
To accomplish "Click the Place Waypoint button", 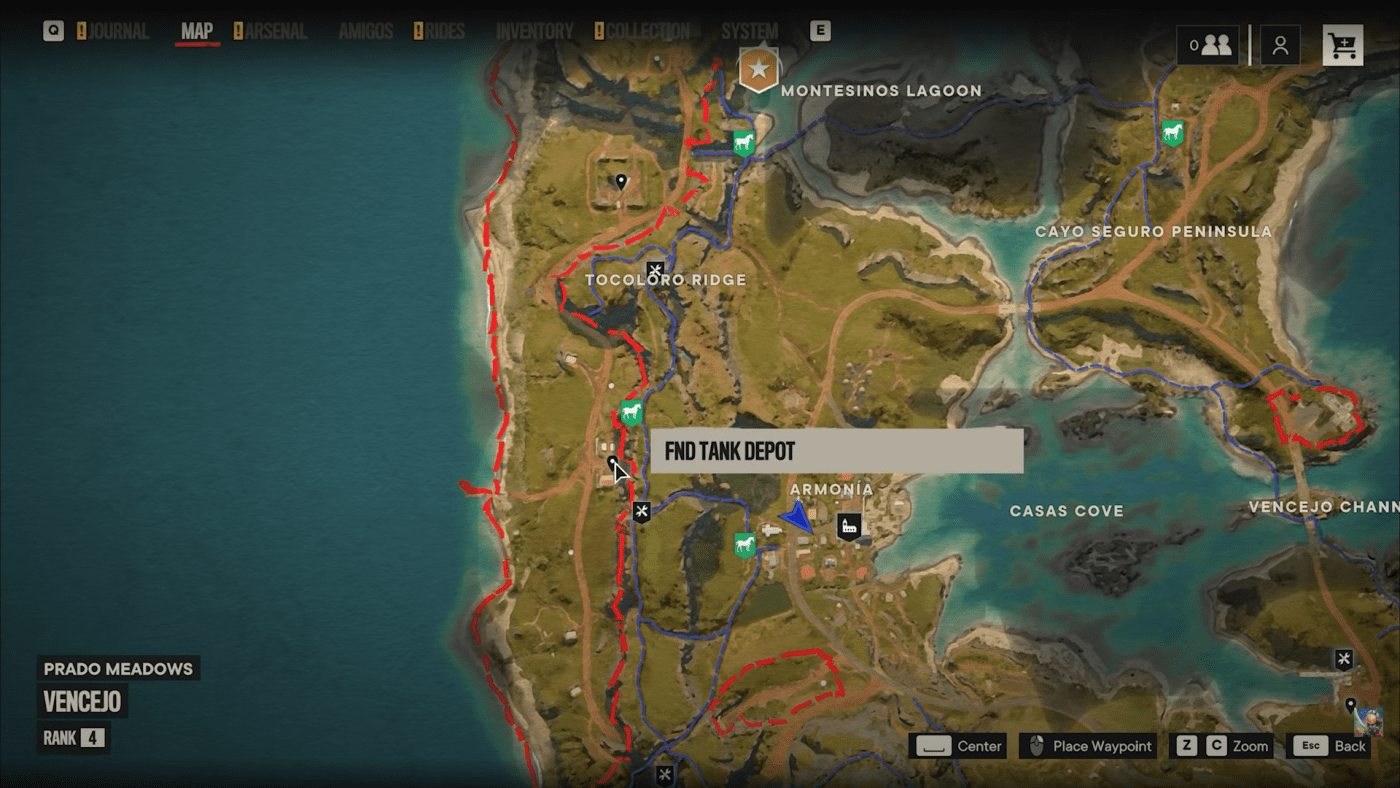I will [x=1087, y=746].
